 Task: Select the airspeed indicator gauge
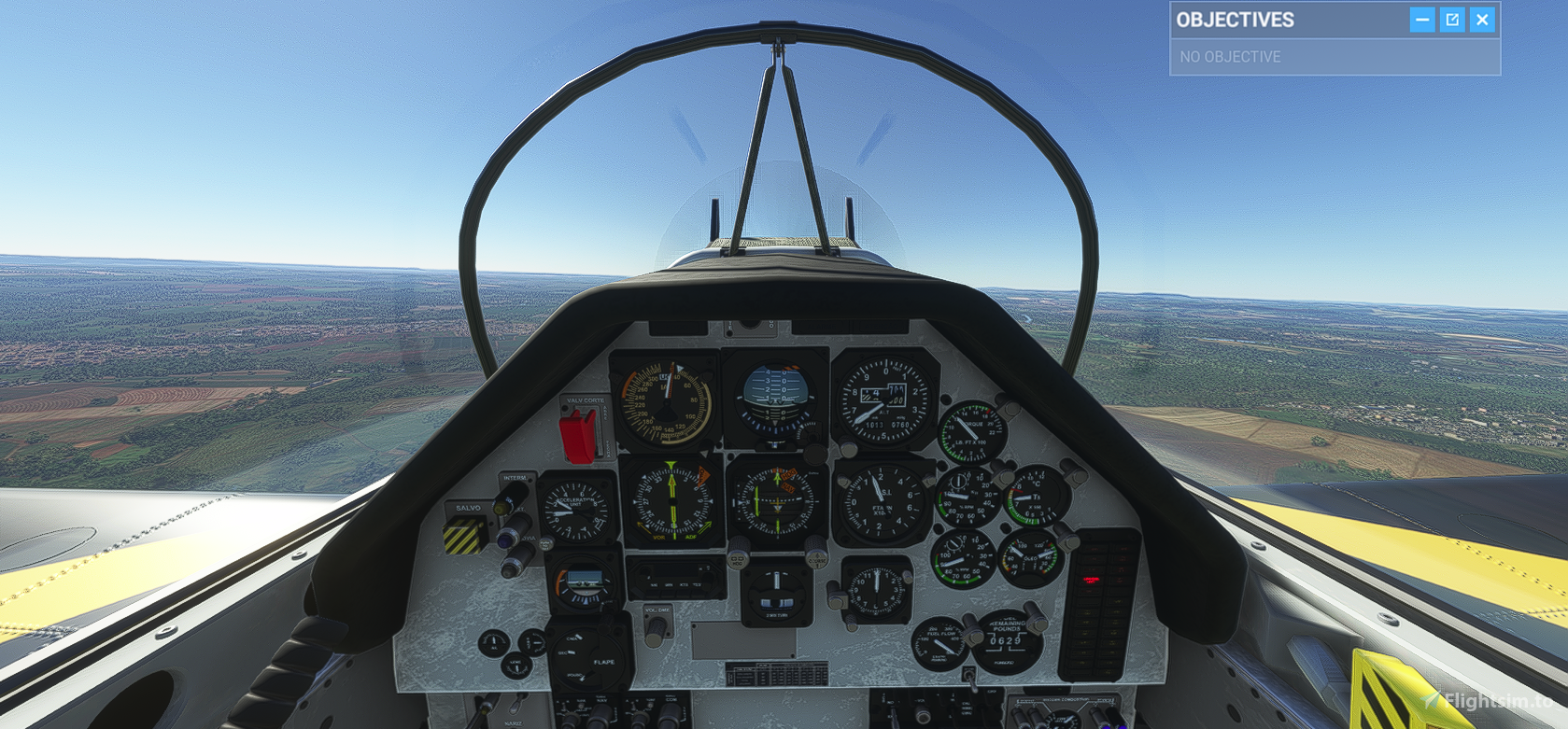point(664,400)
